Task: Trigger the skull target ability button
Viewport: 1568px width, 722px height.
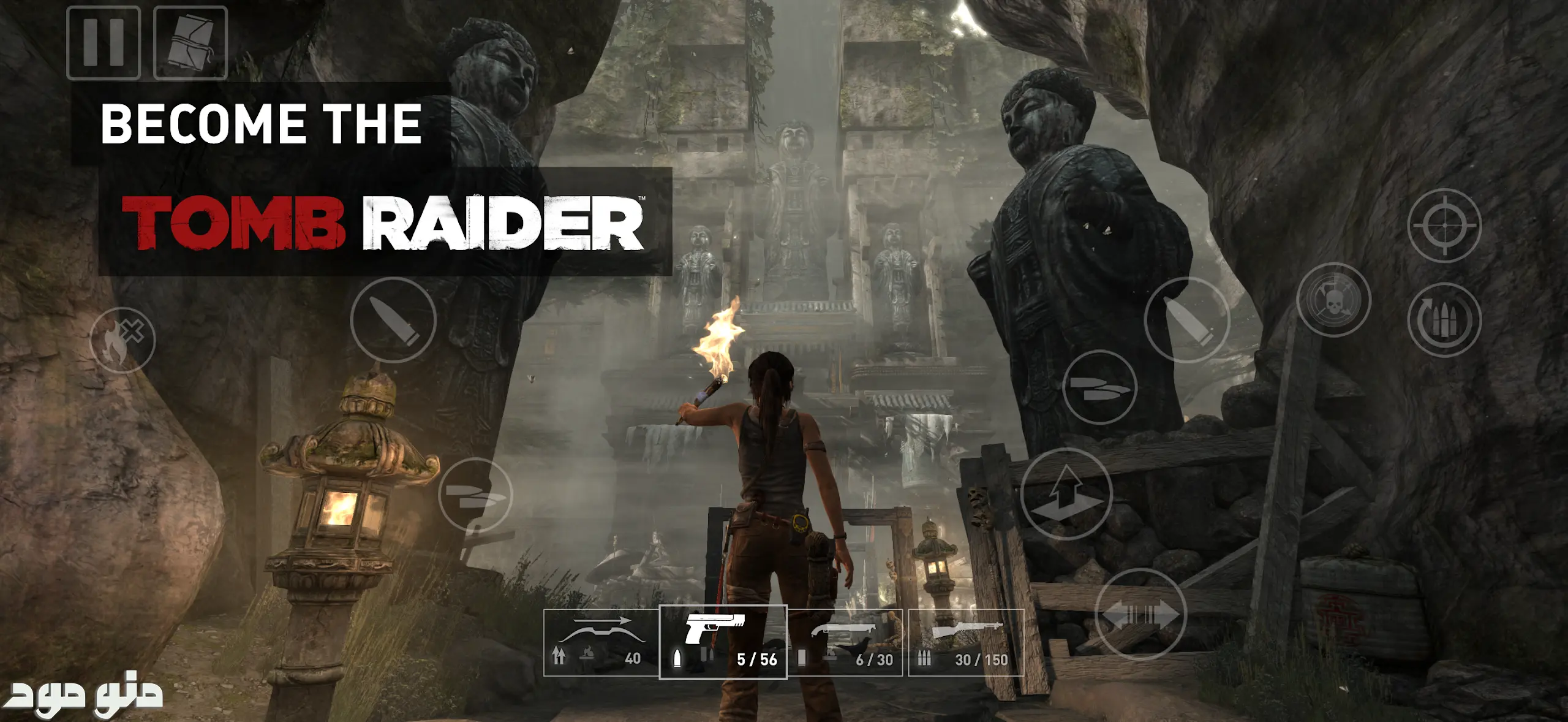Action: point(1333,300)
